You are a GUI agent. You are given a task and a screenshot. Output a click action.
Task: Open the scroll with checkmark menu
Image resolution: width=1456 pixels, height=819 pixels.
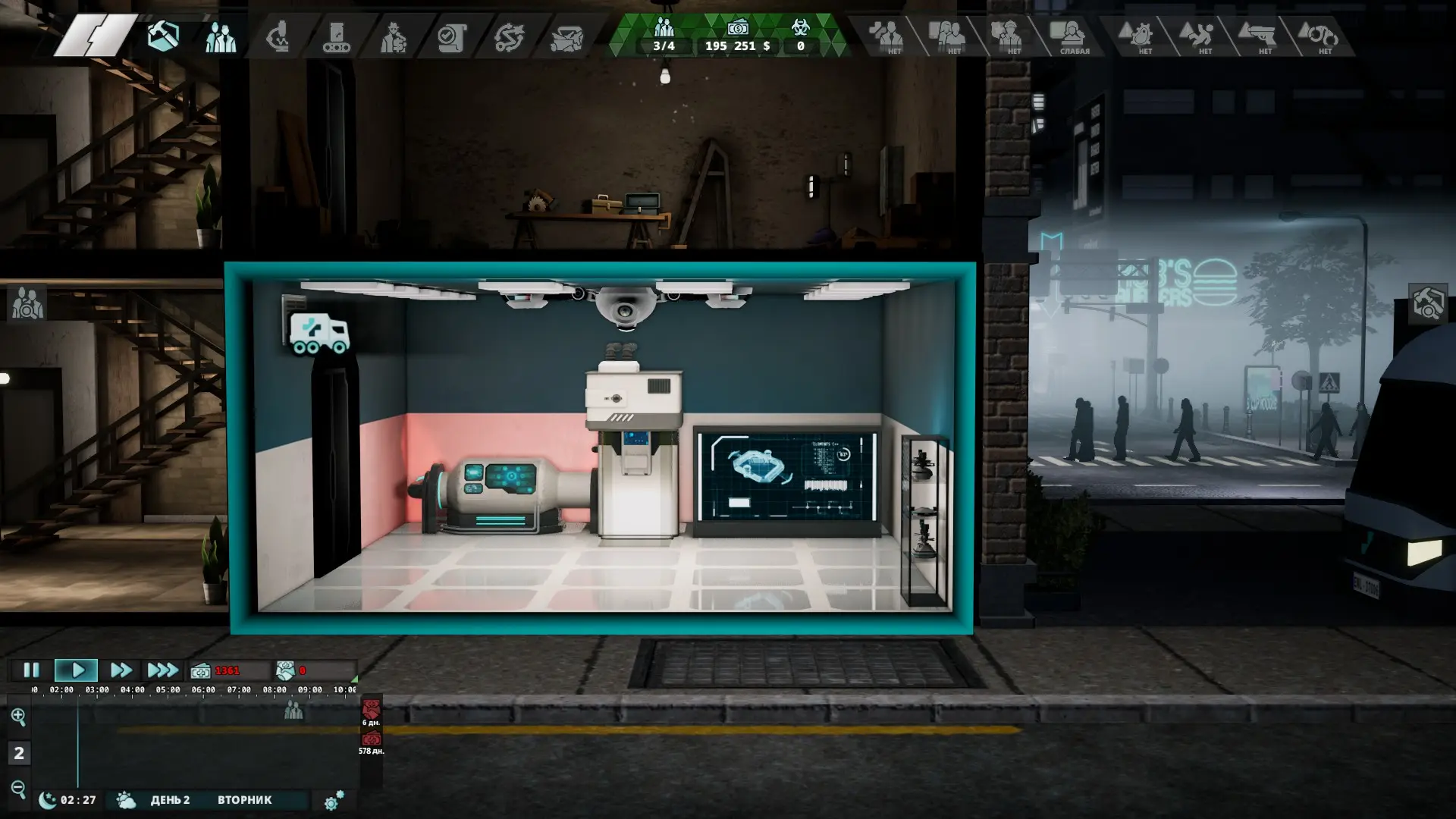(x=451, y=36)
